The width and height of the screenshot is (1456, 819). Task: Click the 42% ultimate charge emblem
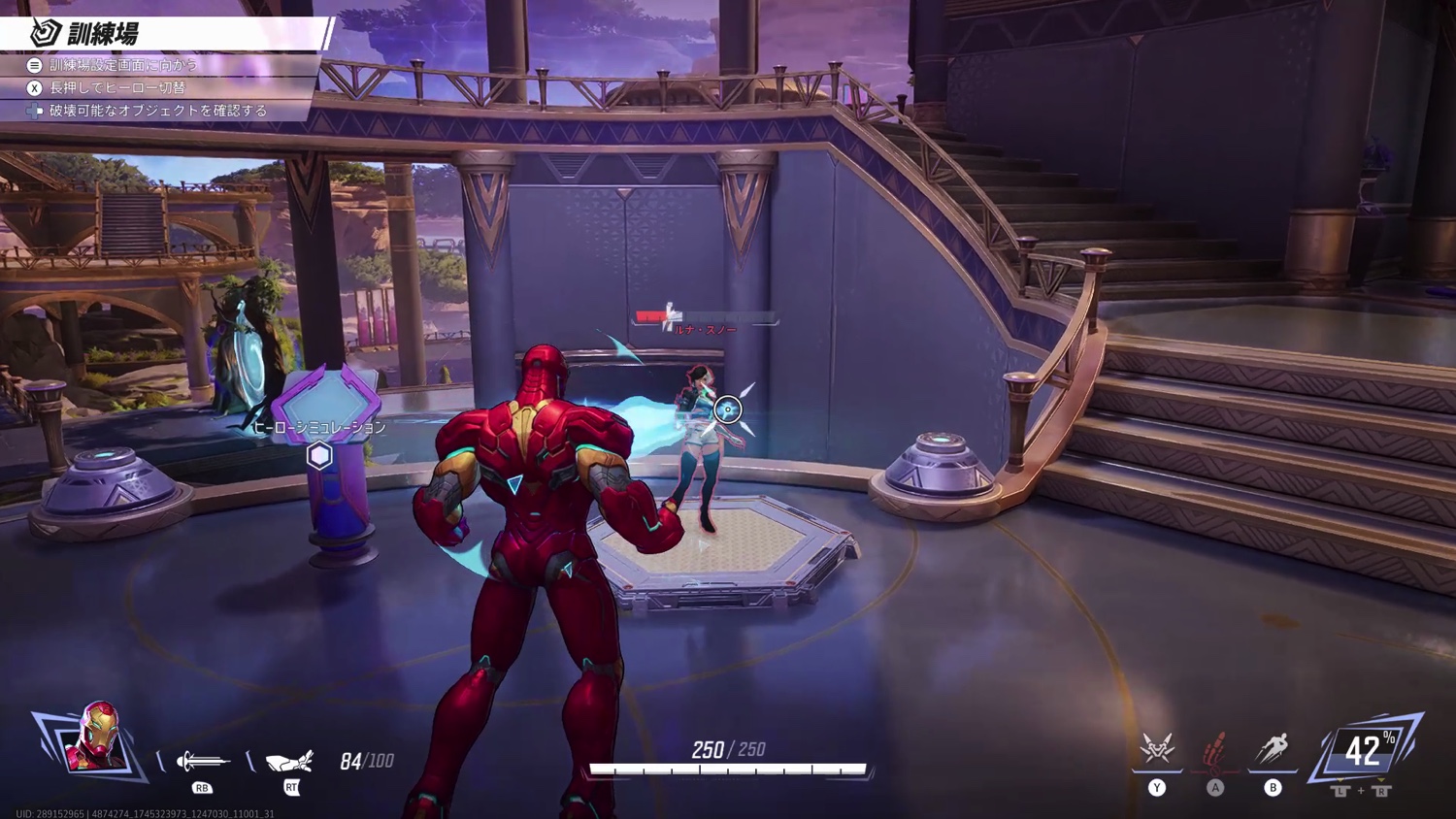pos(1366,750)
